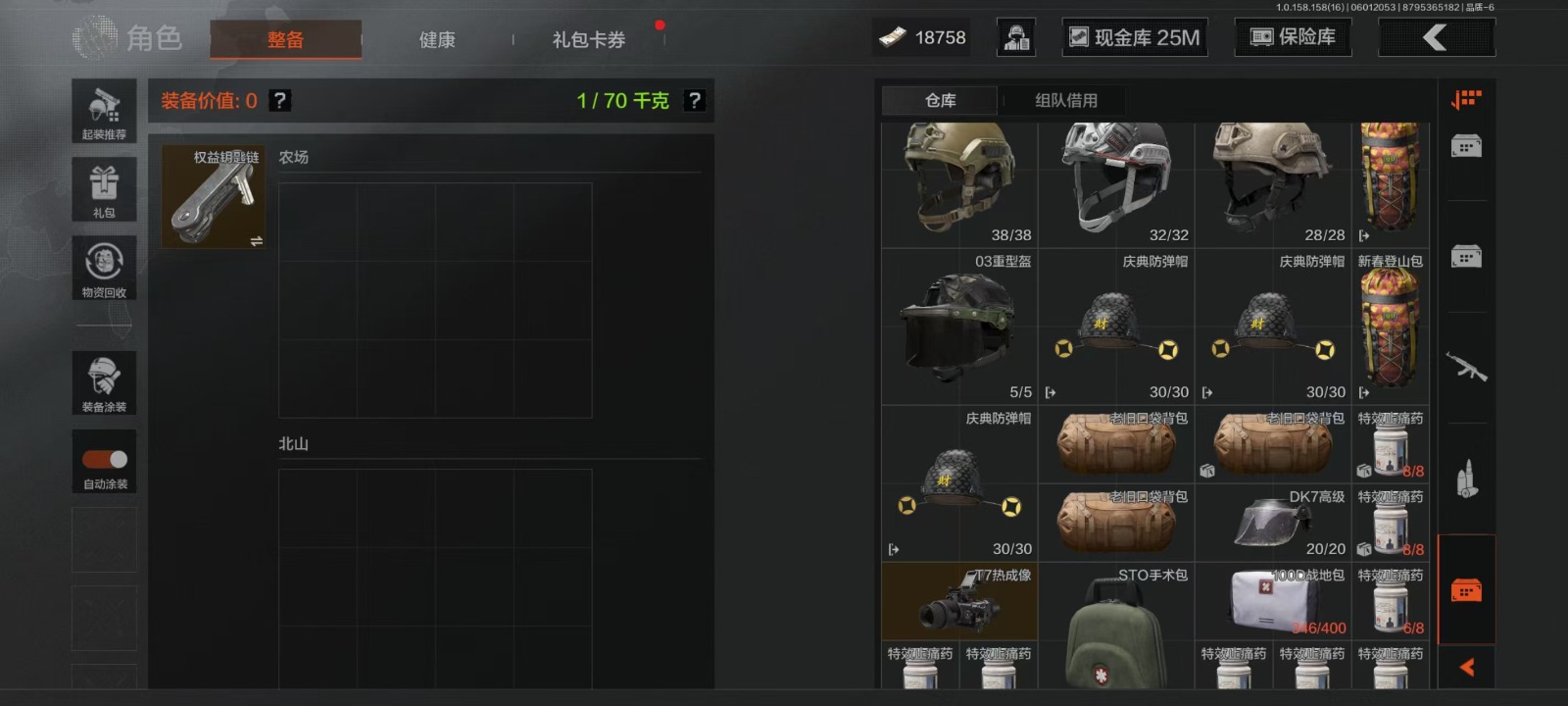Open 起装推荐 loadout recommendations
The height and width of the screenshot is (706, 1568).
point(104,111)
